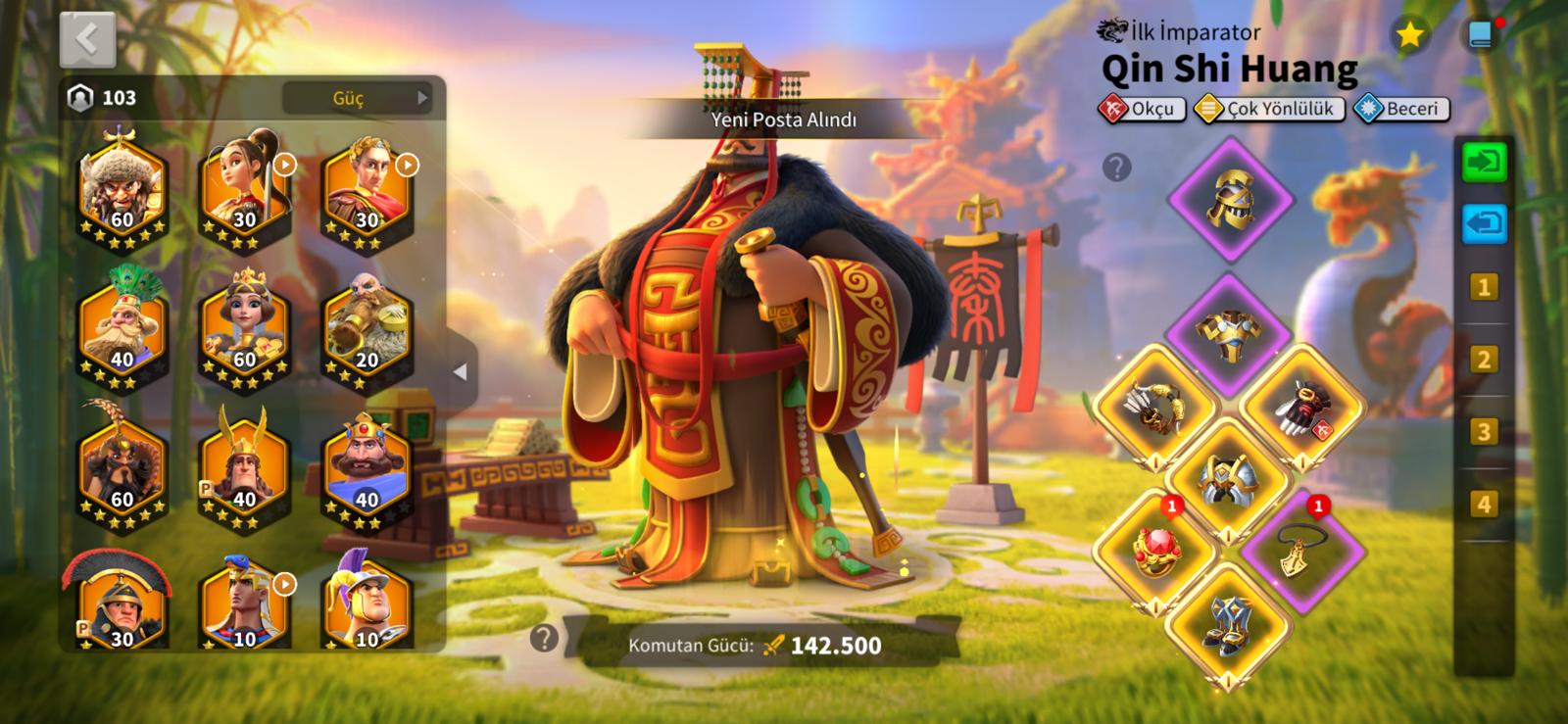1568x724 pixels.
Task: Go back using the top-left arrow
Action: [87, 39]
